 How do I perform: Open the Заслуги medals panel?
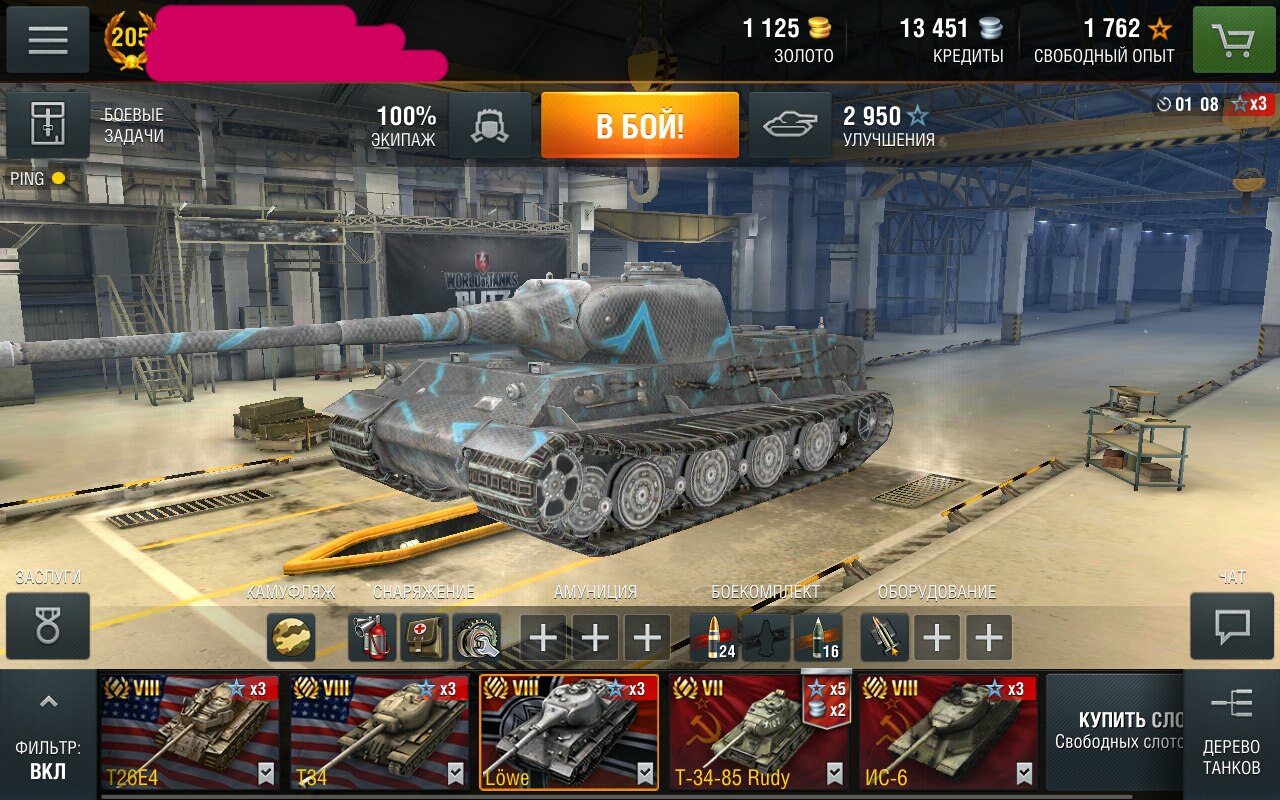point(48,626)
